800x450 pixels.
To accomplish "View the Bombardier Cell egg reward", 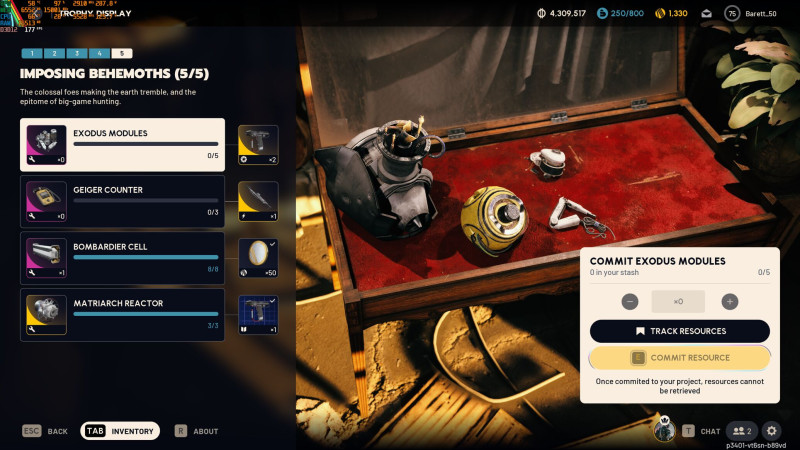I will [x=258, y=258].
